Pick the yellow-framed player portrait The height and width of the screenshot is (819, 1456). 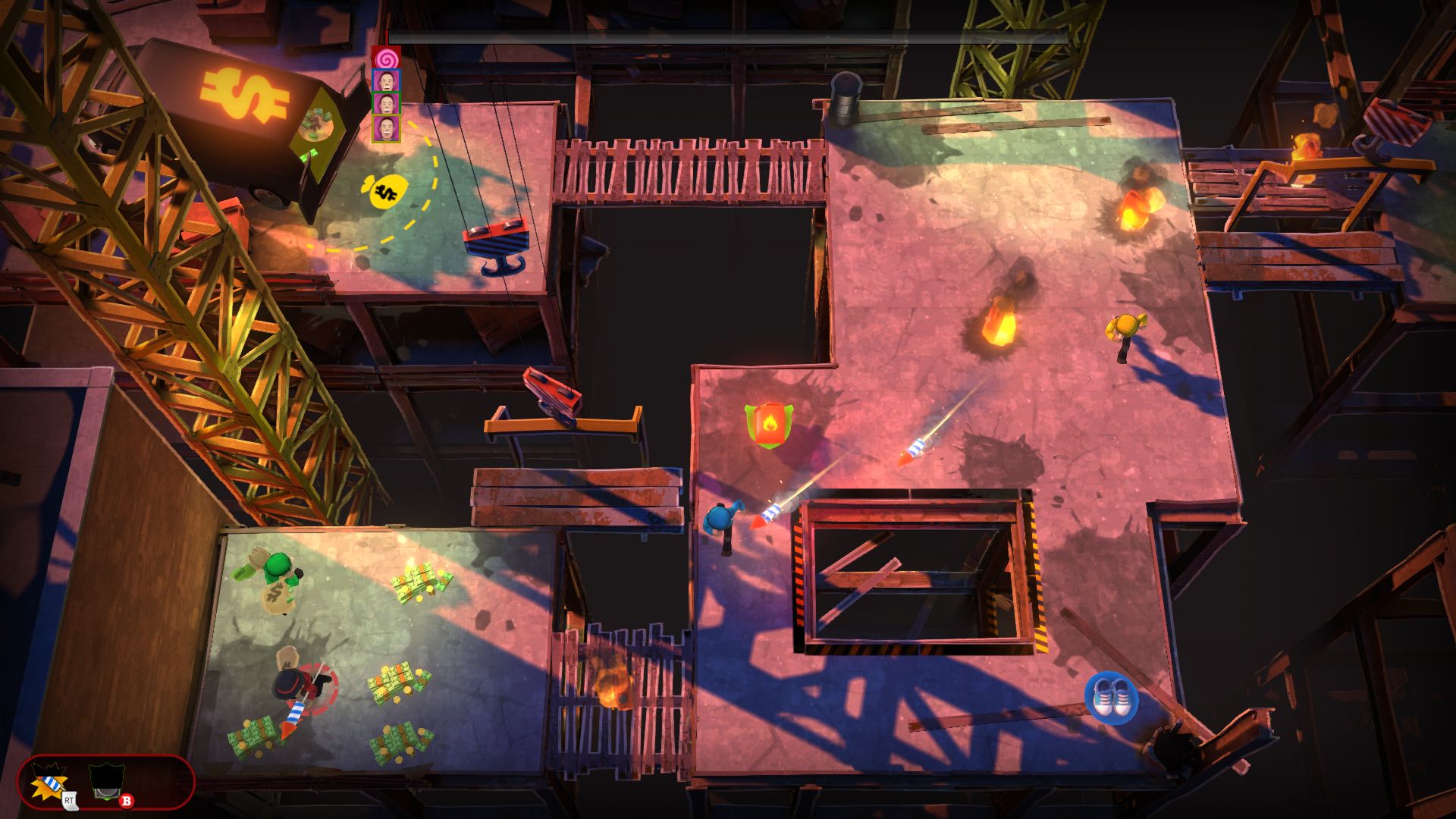click(x=386, y=128)
